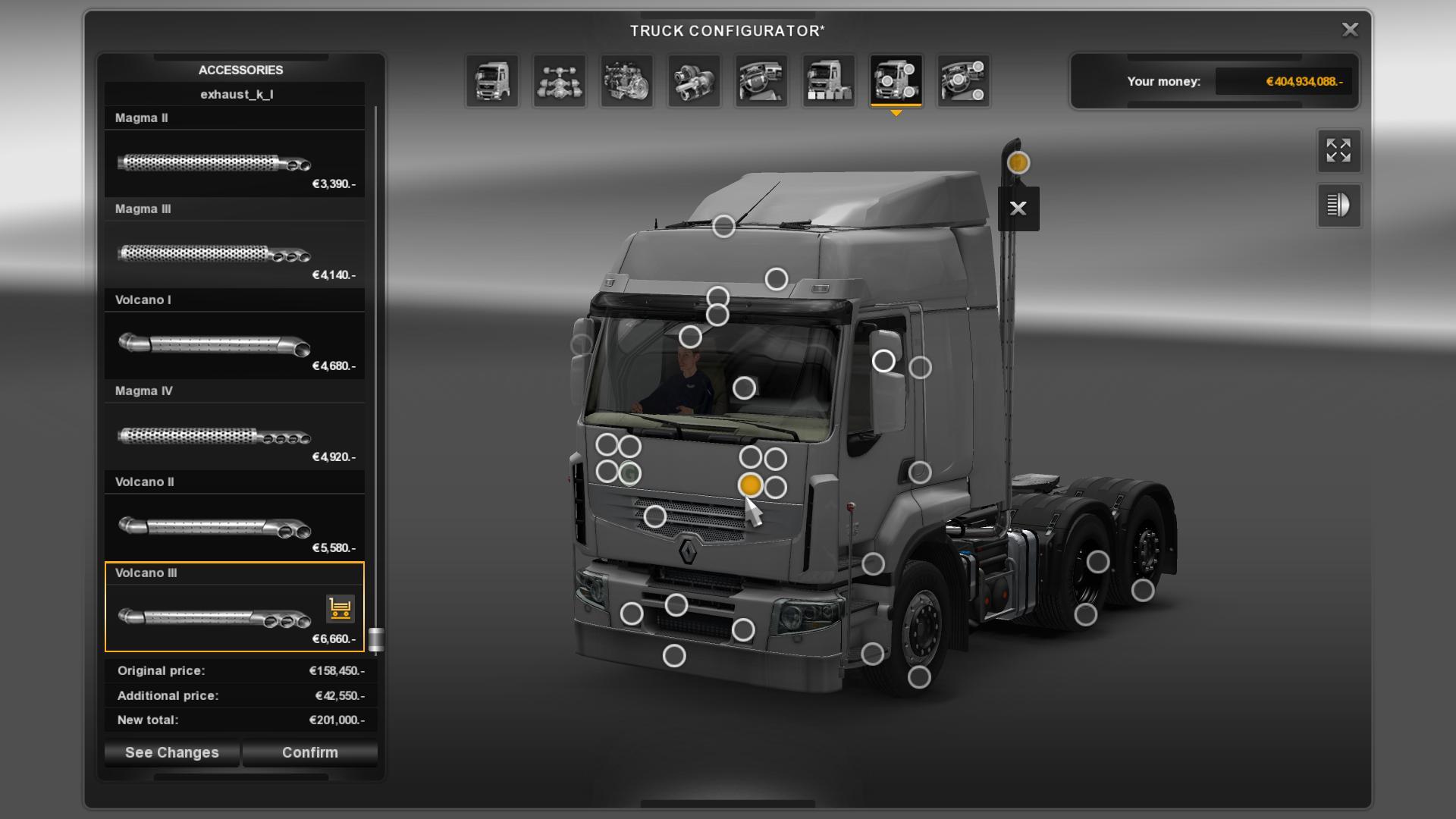Viewport: 1456px width, 819px height.
Task: Open the truck cabin category tab
Action: click(x=492, y=81)
